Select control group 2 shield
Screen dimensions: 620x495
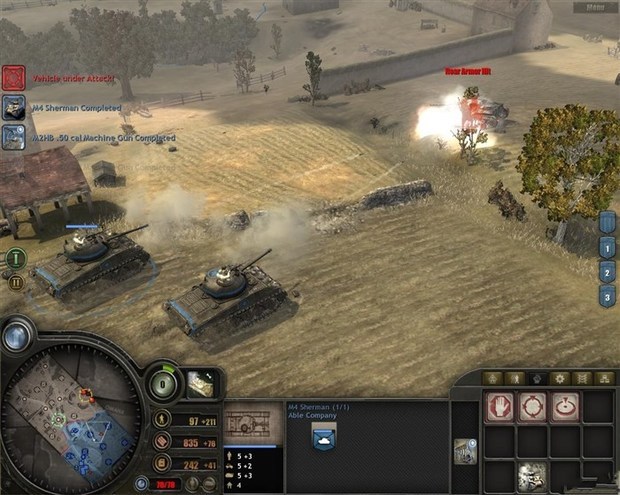606,271
